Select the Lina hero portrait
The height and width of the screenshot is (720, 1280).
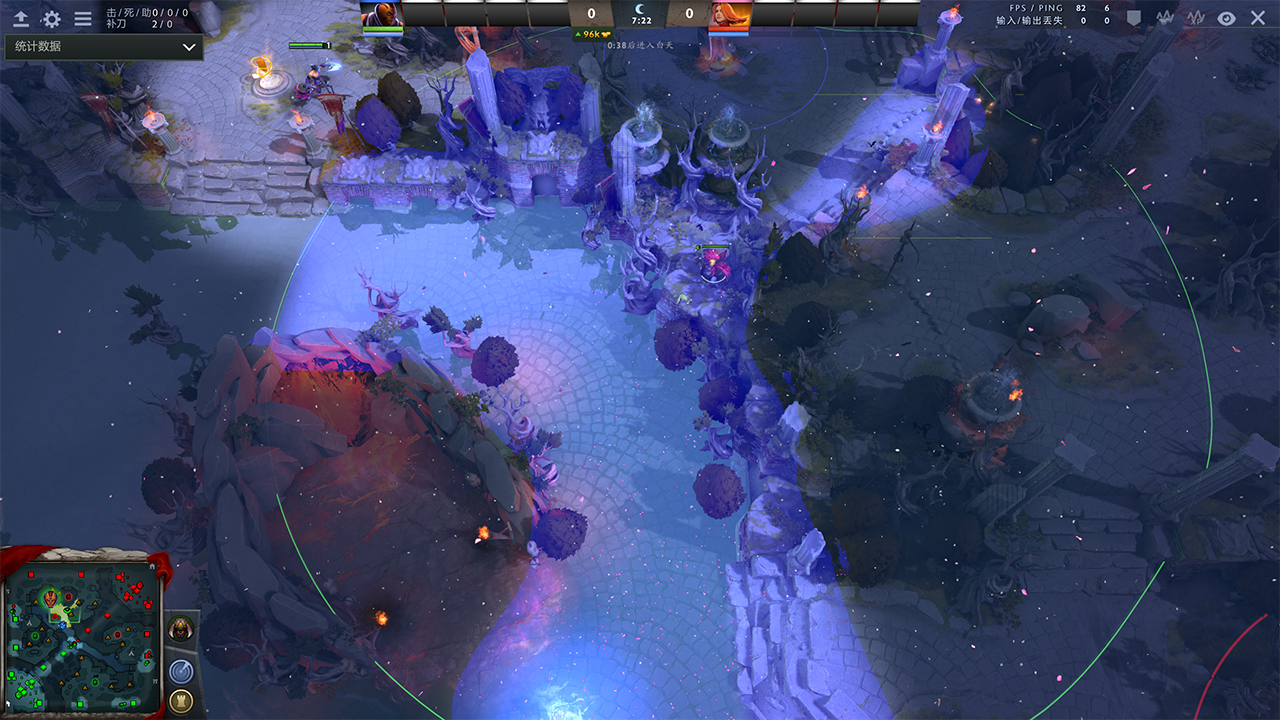click(x=729, y=14)
